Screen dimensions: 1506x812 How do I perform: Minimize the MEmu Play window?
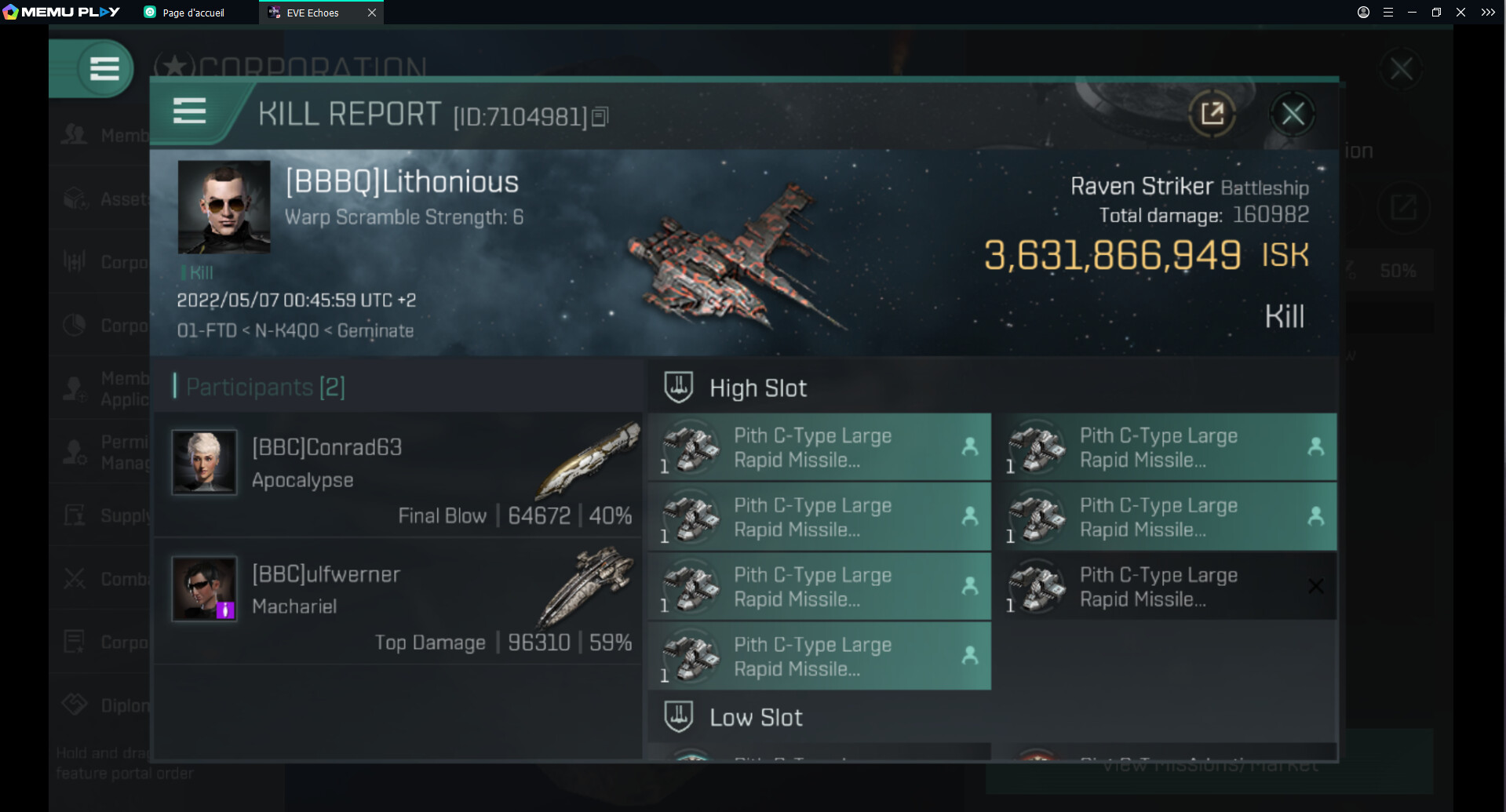(x=1412, y=13)
